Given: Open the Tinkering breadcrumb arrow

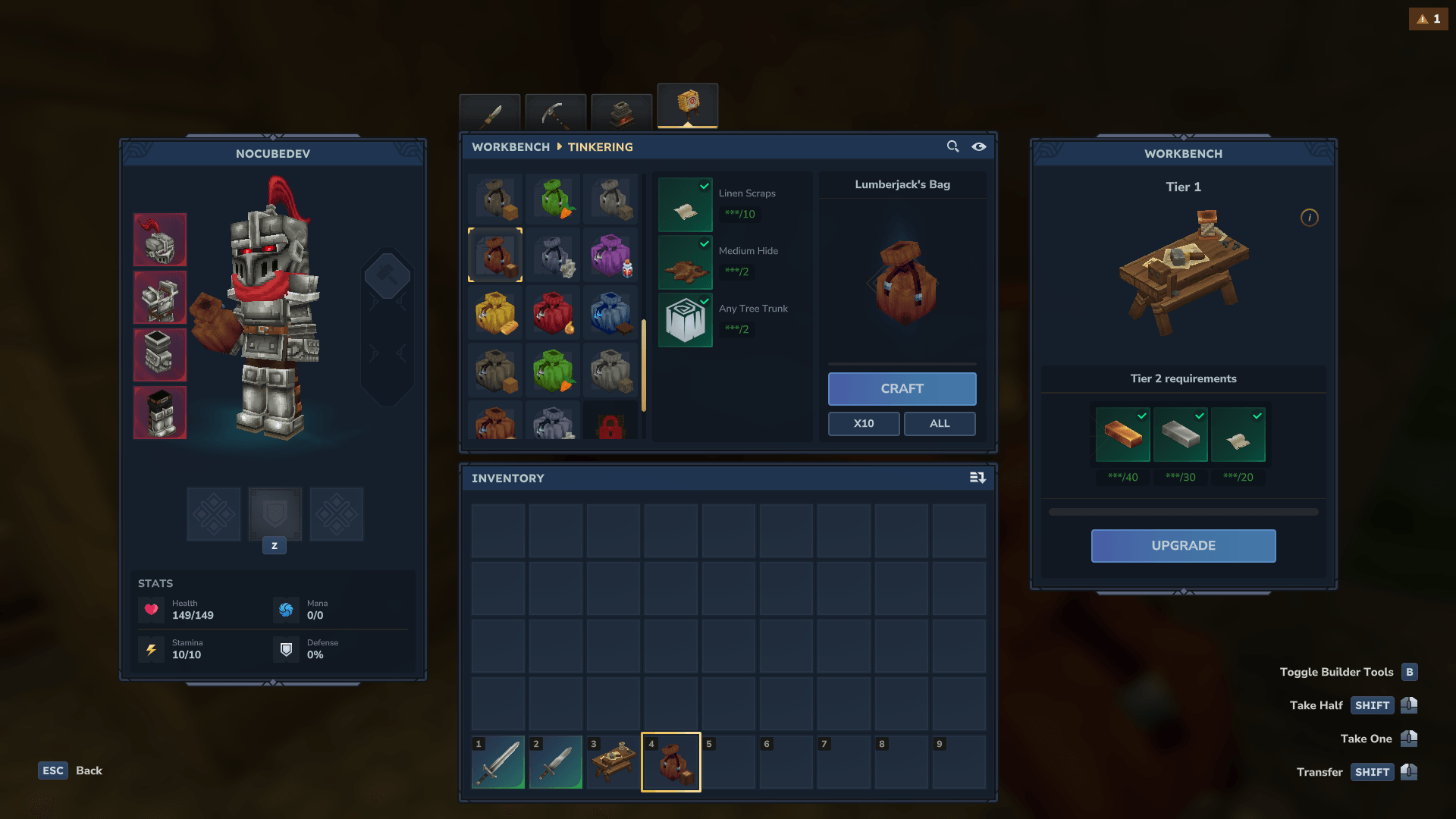Looking at the screenshot, I should tap(559, 146).
